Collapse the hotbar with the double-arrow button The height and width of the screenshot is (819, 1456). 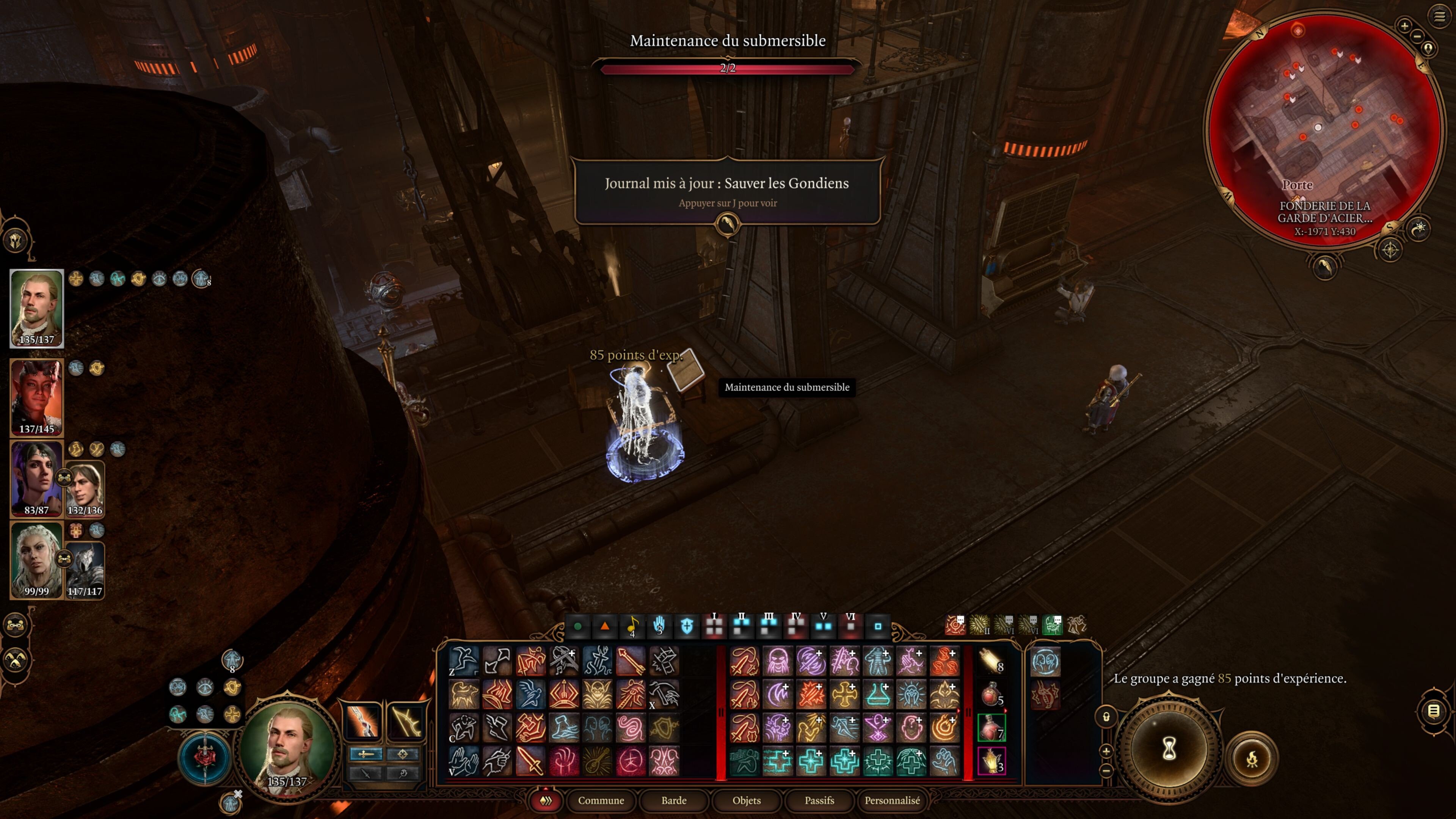(x=546, y=801)
